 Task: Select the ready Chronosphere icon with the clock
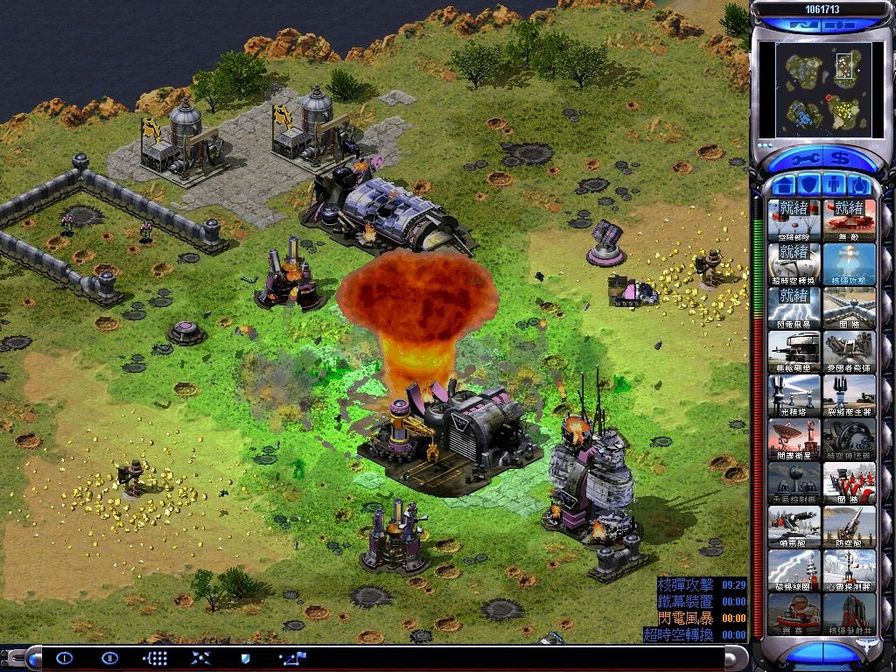[x=795, y=263]
